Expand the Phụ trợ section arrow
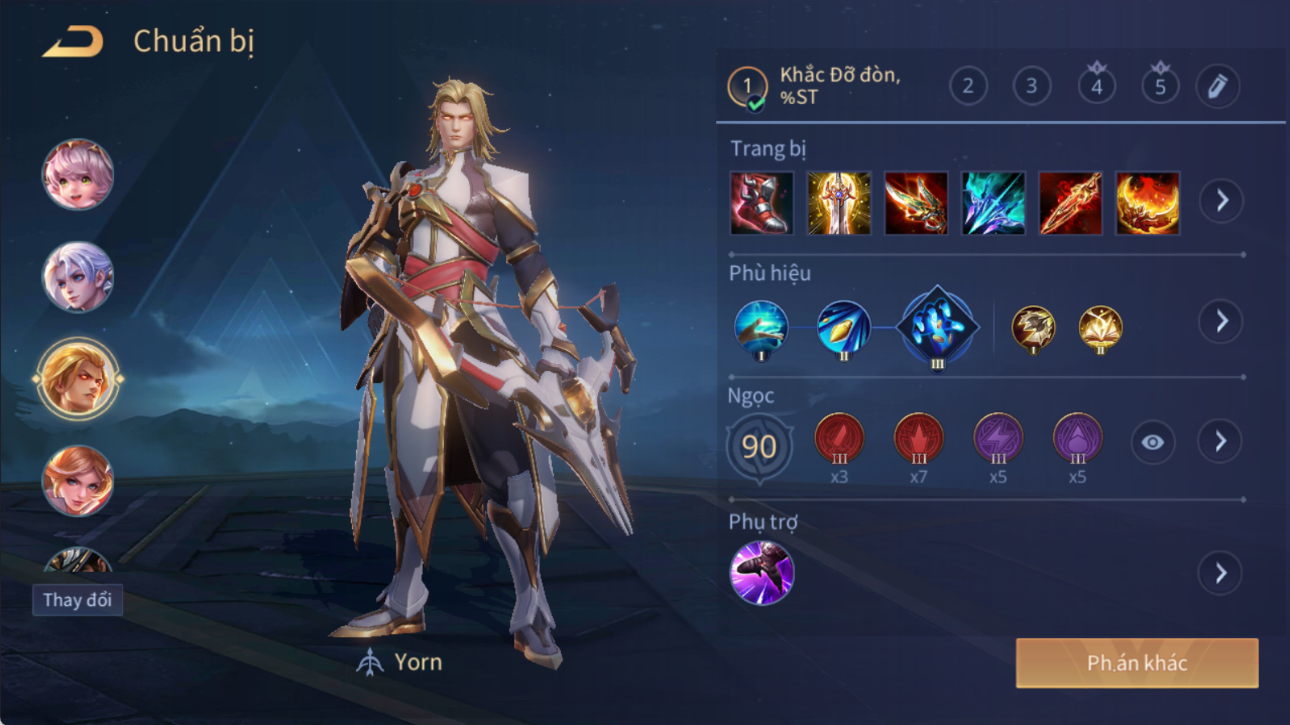 tap(1220, 573)
